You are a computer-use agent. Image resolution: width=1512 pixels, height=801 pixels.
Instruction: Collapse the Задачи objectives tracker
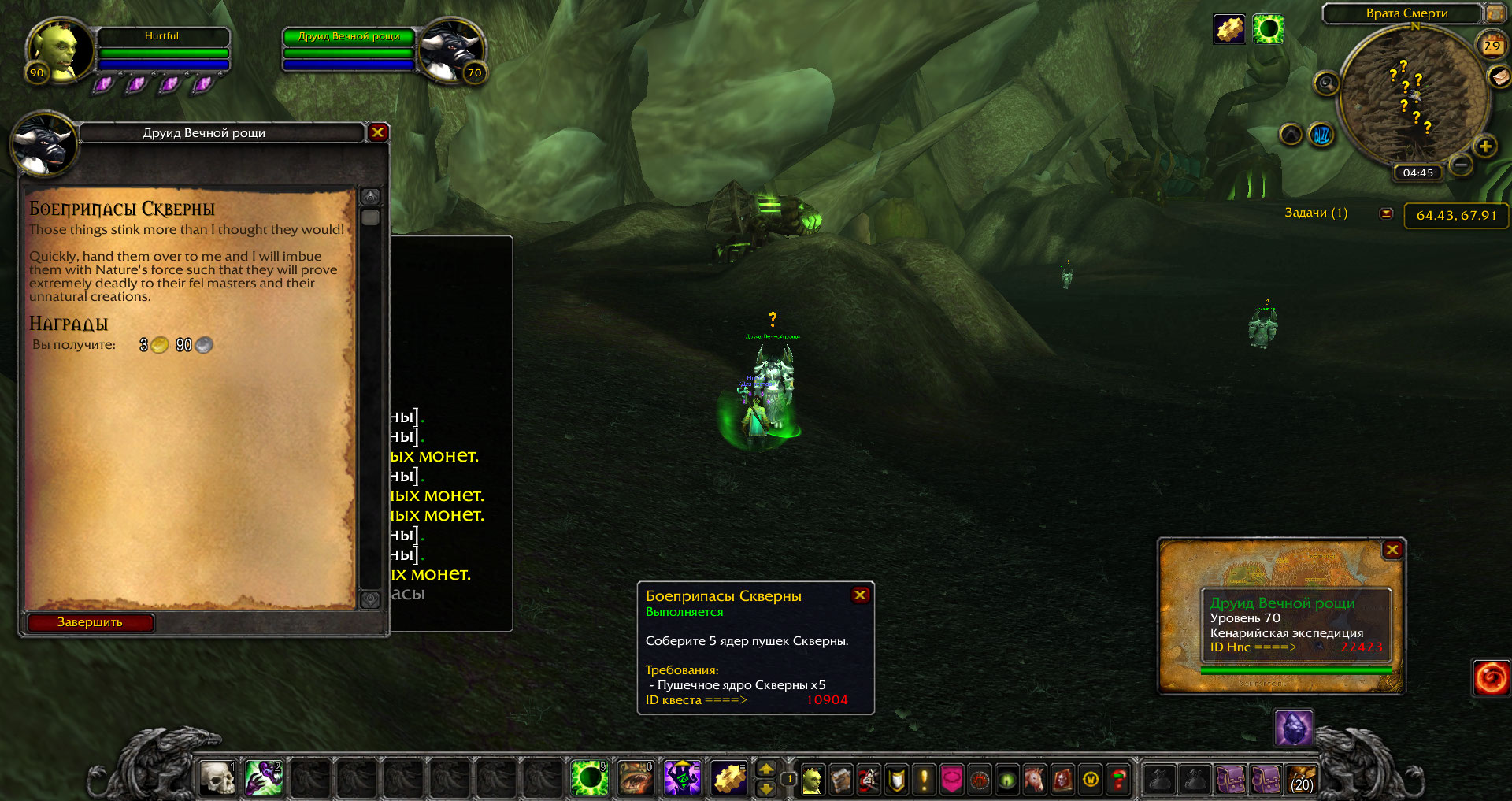(x=1387, y=213)
